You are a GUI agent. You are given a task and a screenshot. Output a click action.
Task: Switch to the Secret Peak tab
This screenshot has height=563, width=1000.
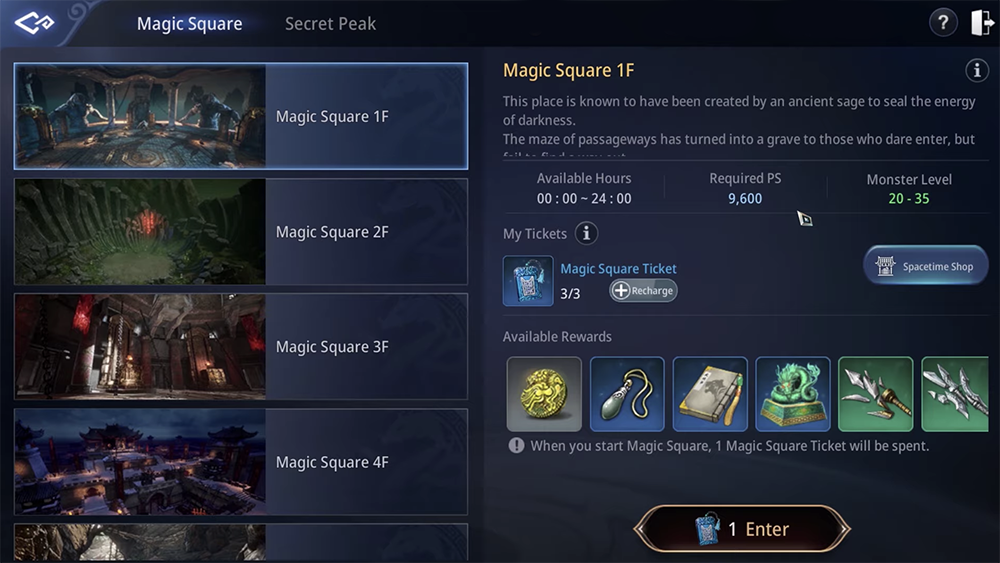(x=330, y=24)
